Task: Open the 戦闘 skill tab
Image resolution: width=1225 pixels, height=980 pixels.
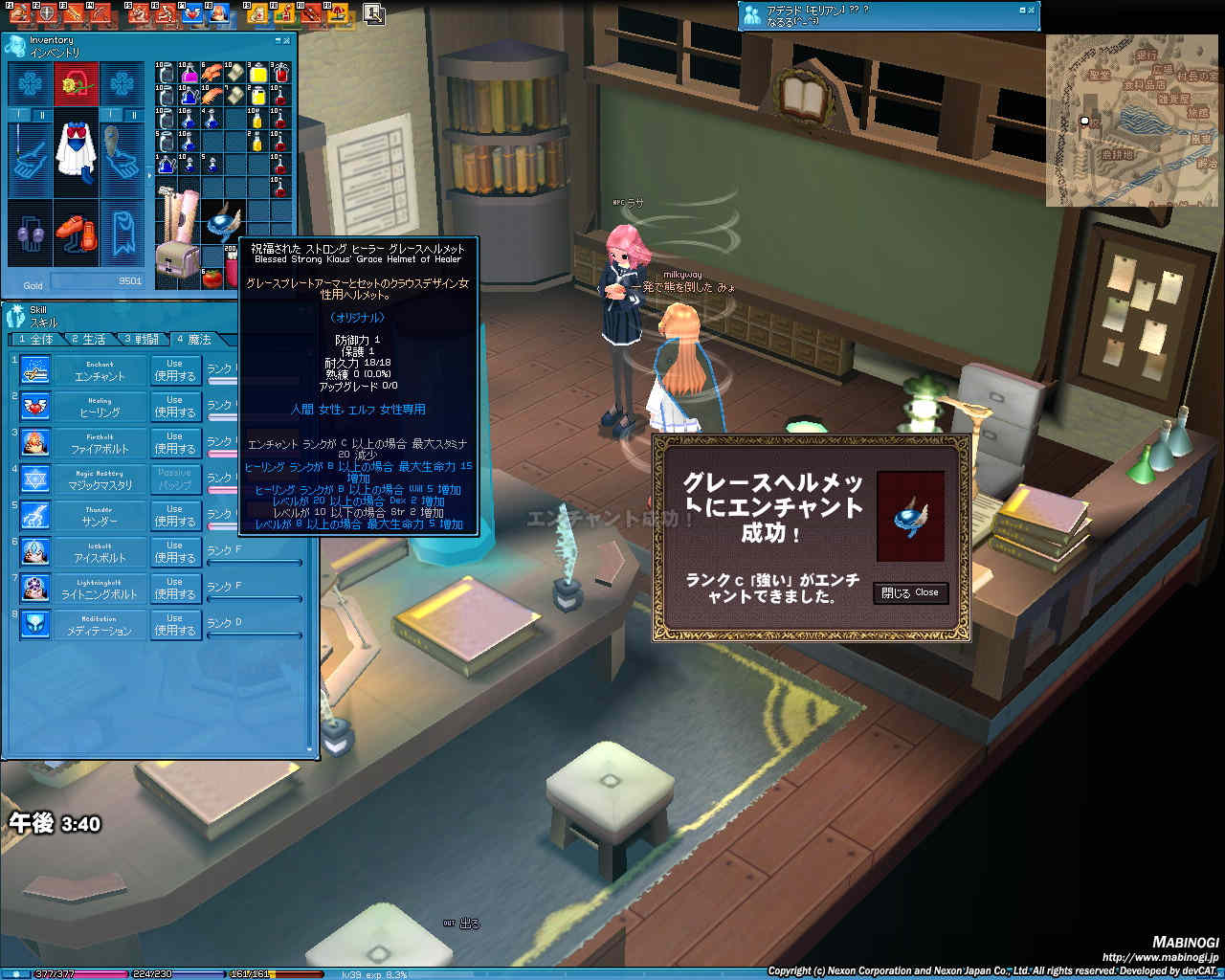Action: tap(141, 340)
